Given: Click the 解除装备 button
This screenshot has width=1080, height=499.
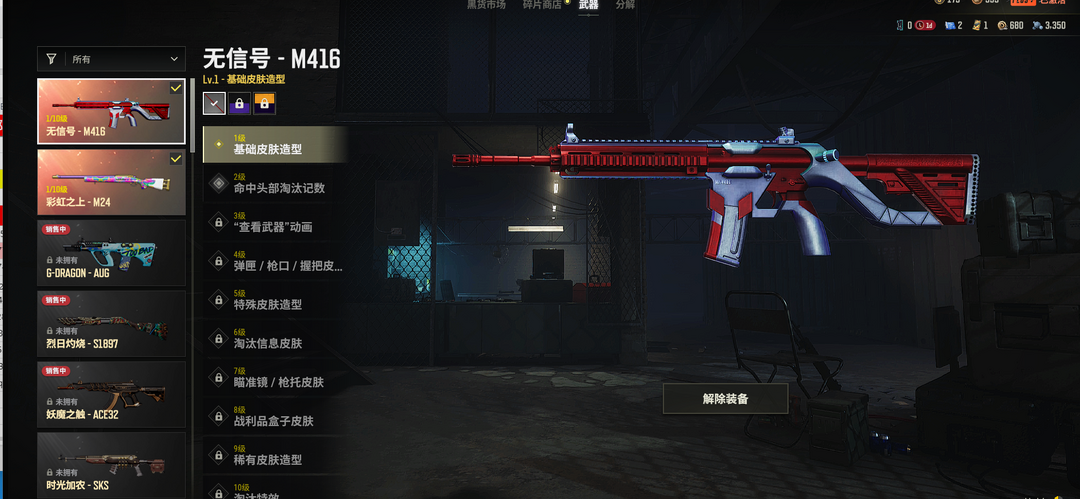Looking at the screenshot, I should click(725, 398).
